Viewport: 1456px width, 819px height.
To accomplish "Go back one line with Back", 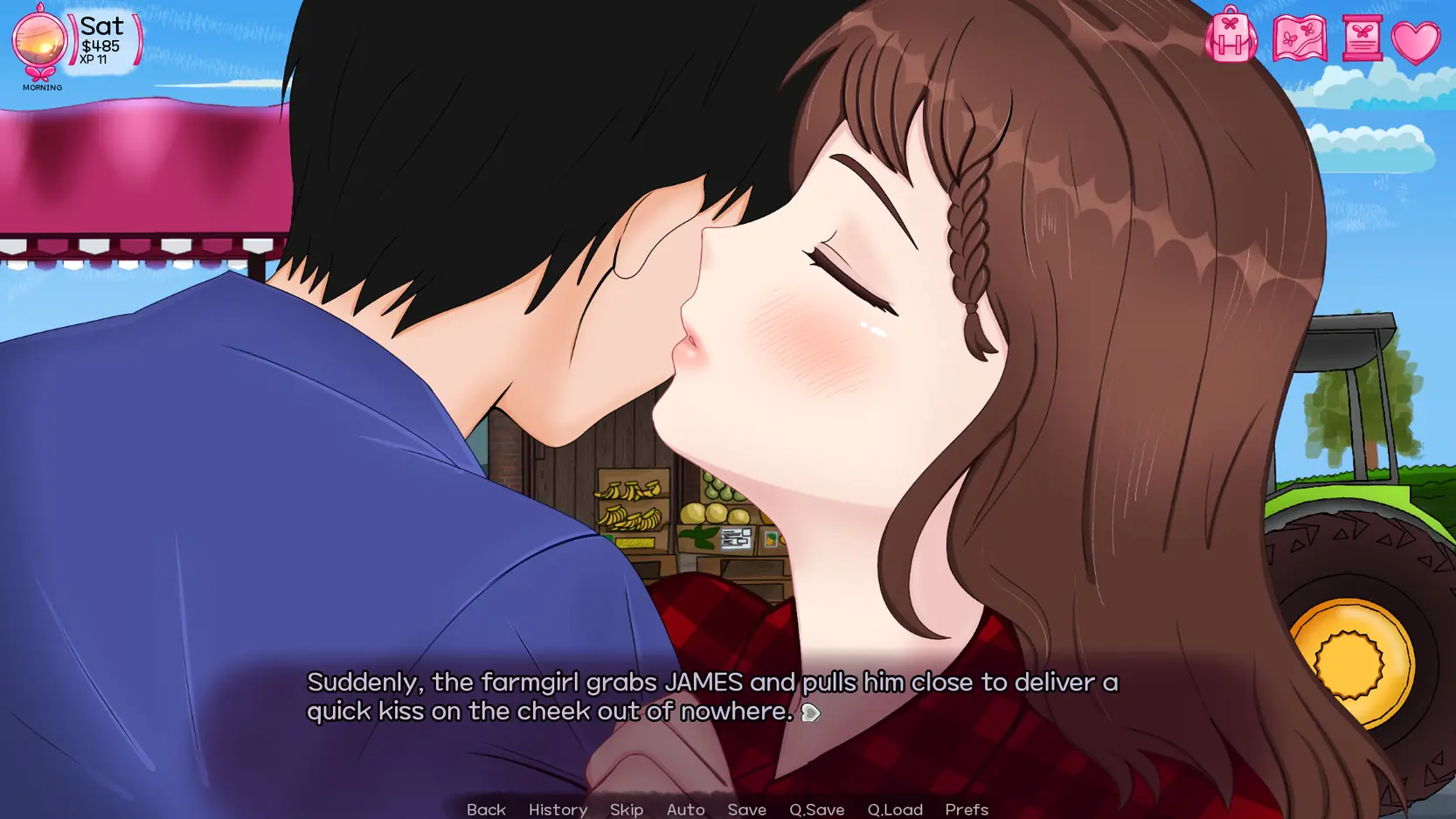I will pos(486,809).
